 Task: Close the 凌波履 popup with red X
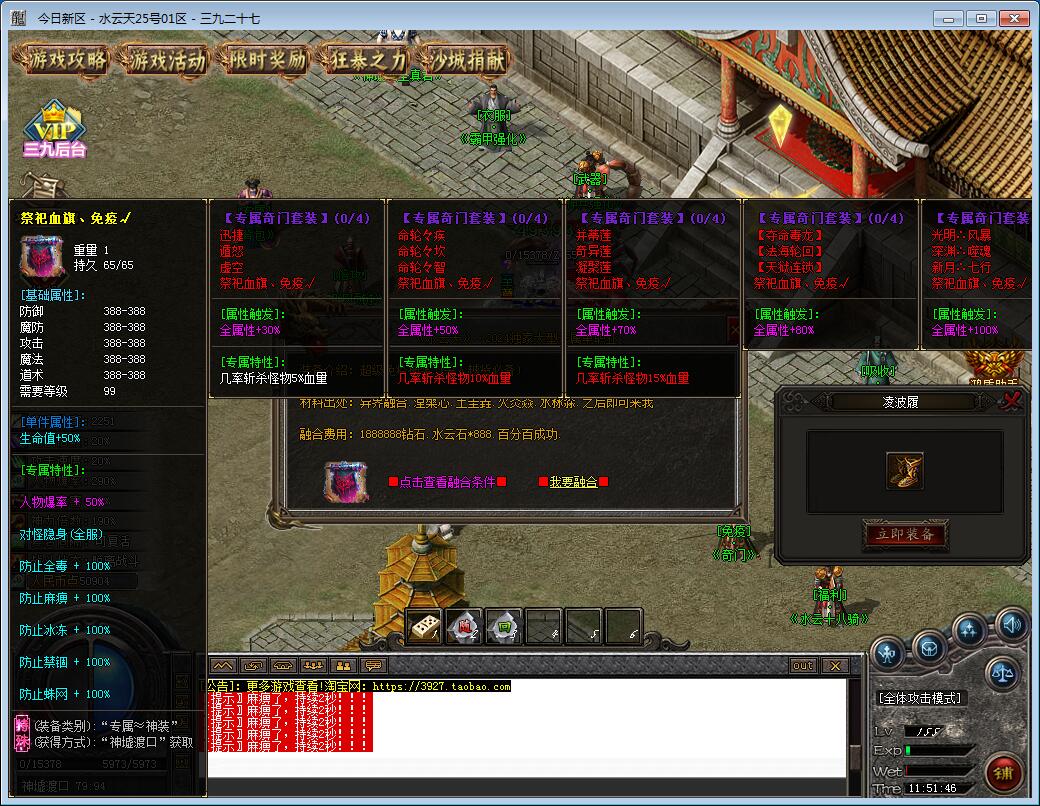tap(1013, 402)
